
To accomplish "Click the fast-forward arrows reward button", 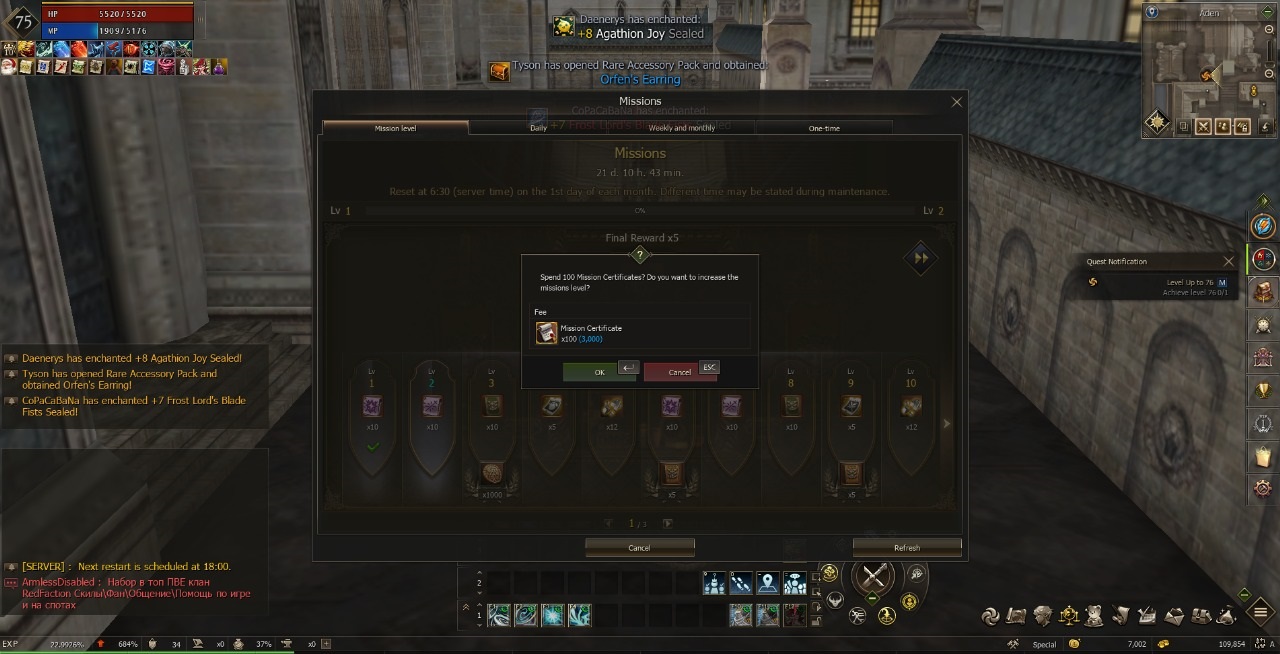I will (921, 258).
